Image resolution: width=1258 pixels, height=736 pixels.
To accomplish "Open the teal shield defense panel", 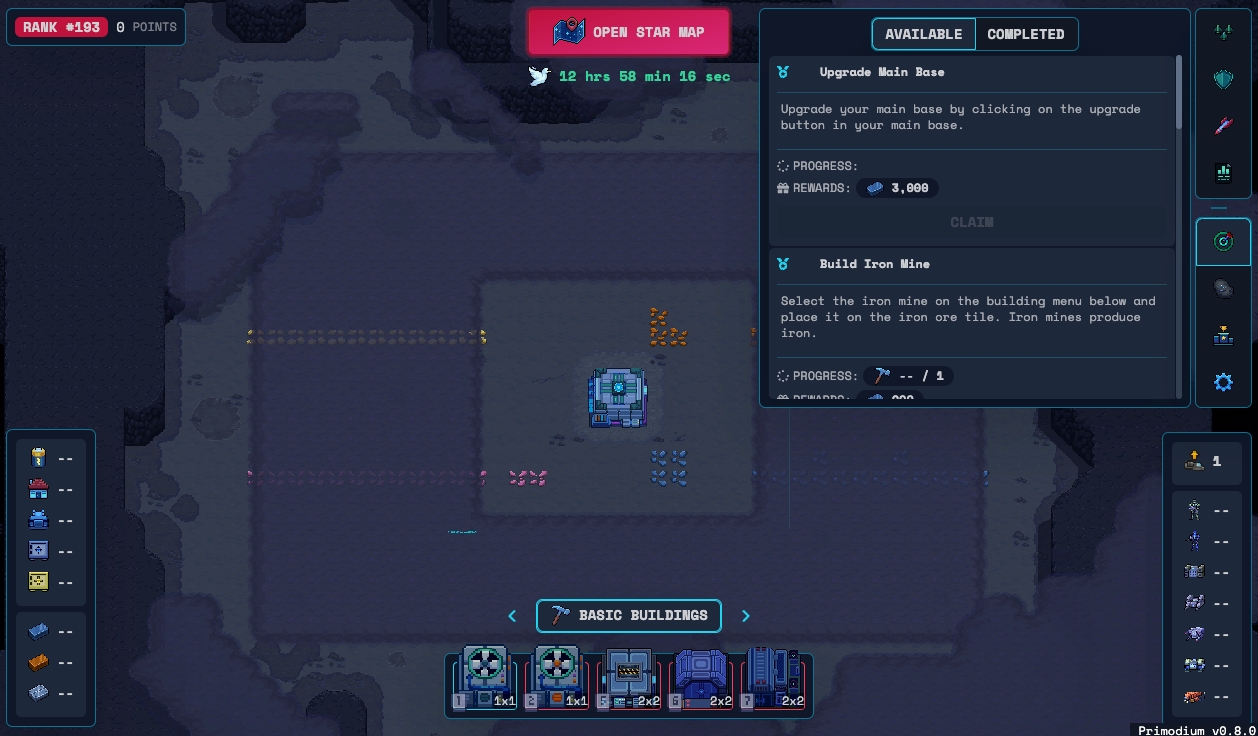I will 1223,80.
